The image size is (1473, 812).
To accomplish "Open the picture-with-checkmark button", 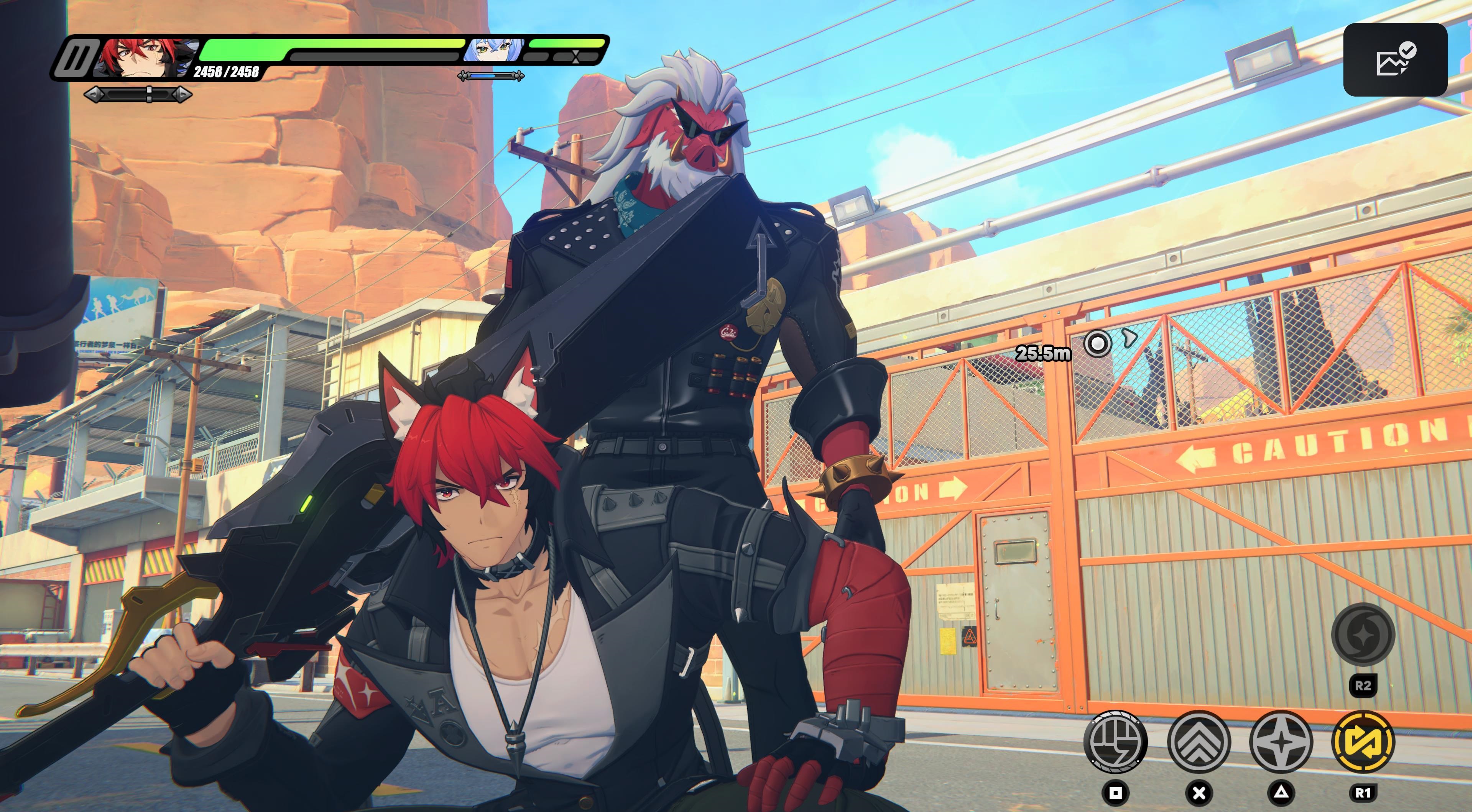I will coord(1395,60).
